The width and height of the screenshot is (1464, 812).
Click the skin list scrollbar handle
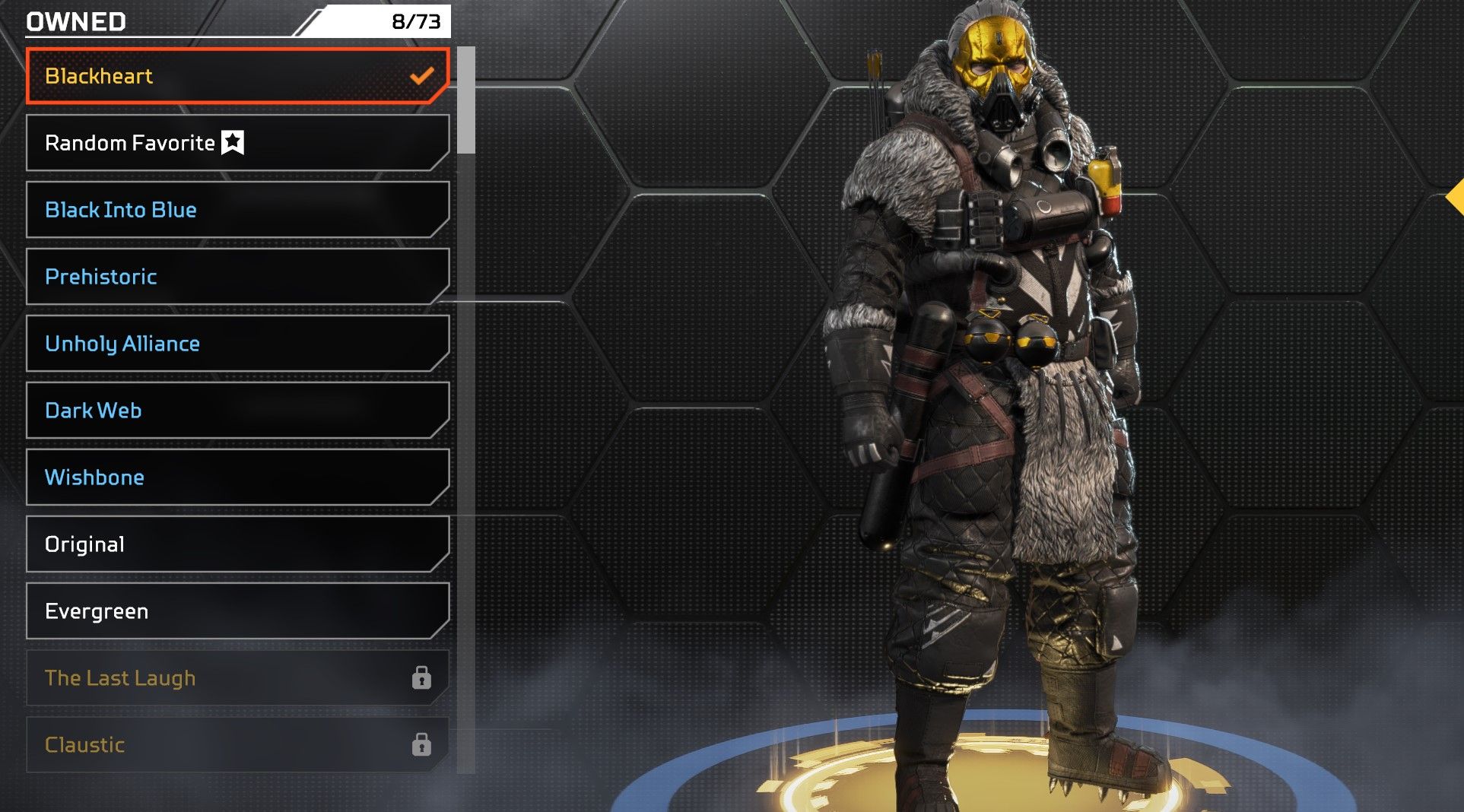point(466,100)
